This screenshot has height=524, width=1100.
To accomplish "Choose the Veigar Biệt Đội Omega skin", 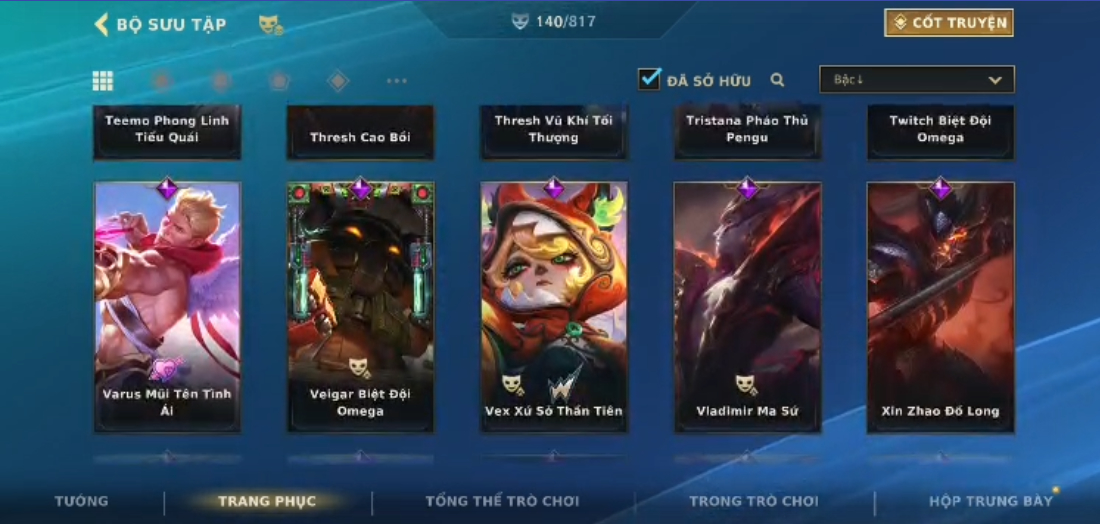I will 360,306.
